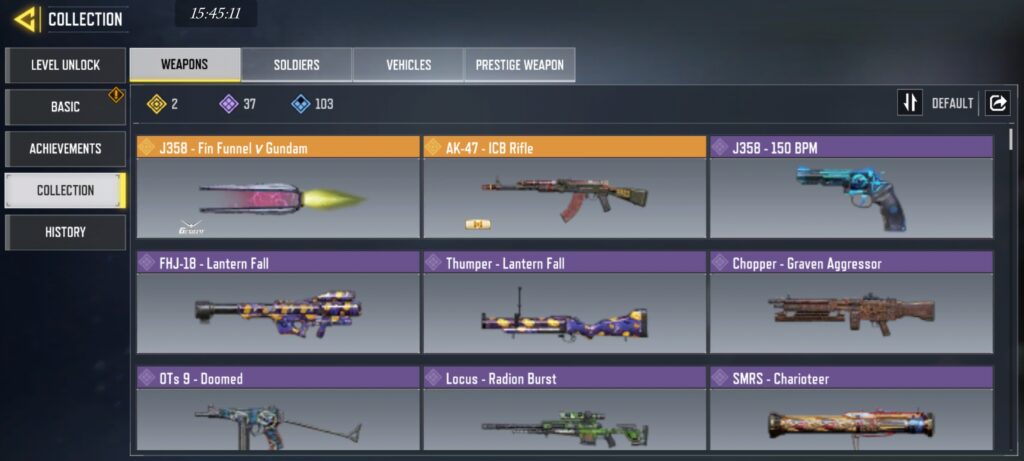The image size is (1024, 461).
Task: Switch to the Weapons tab
Action: tap(185, 65)
